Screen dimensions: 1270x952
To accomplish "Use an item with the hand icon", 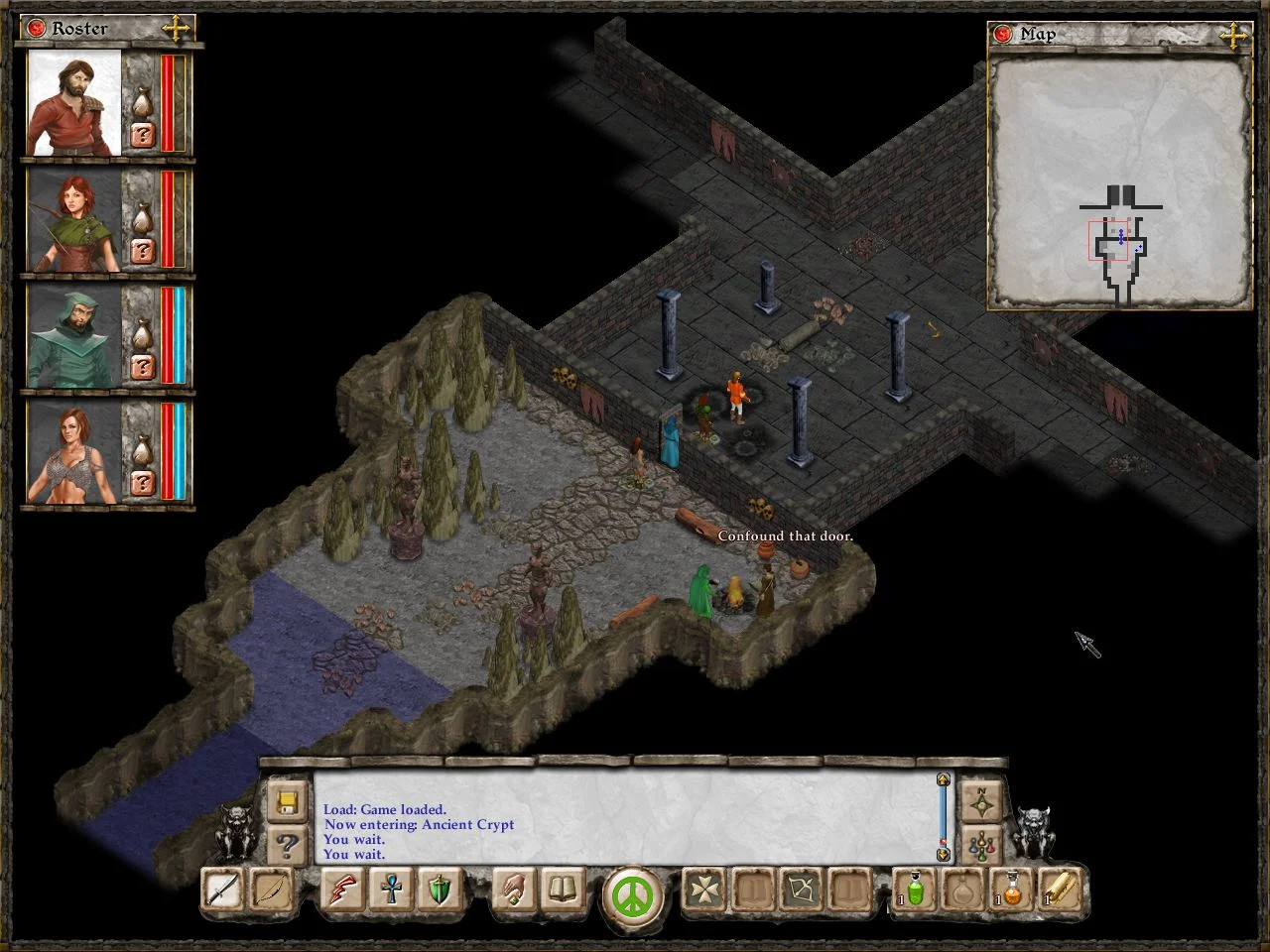I will pos(512,892).
